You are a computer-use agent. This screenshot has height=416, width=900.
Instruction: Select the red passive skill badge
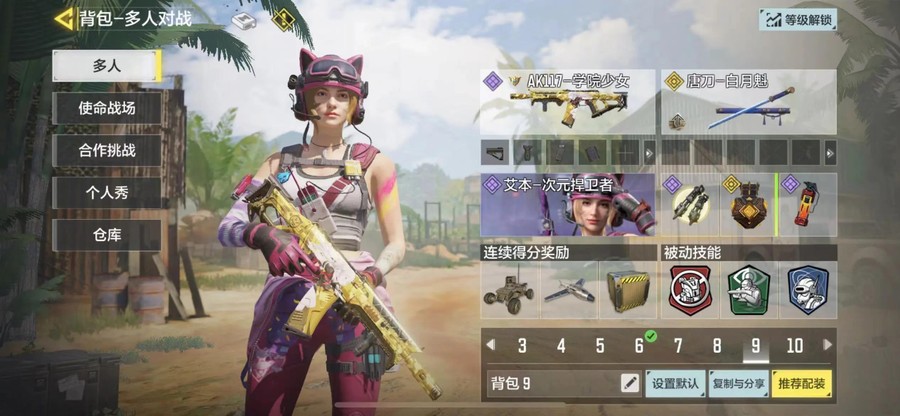(689, 290)
